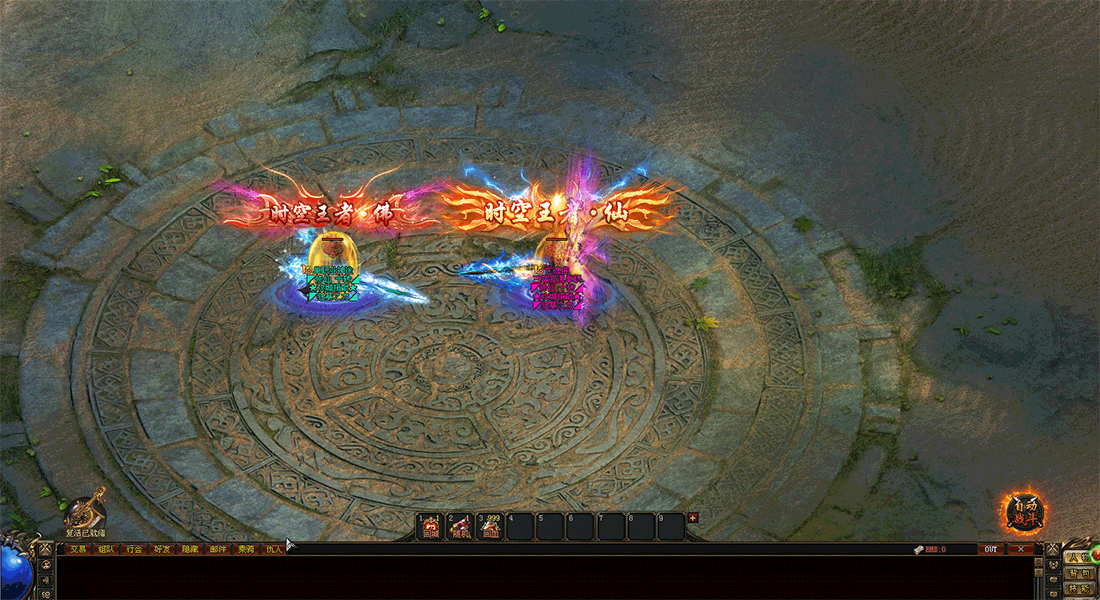Open the 人物 character panel

[1078, 558]
